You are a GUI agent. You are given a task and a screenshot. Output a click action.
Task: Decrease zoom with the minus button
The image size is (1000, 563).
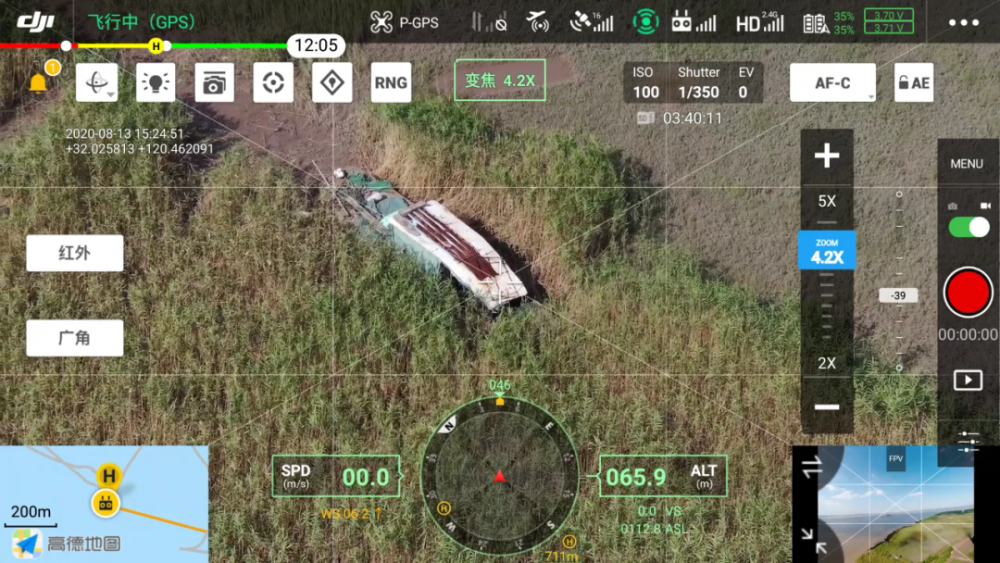[x=827, y=407]
